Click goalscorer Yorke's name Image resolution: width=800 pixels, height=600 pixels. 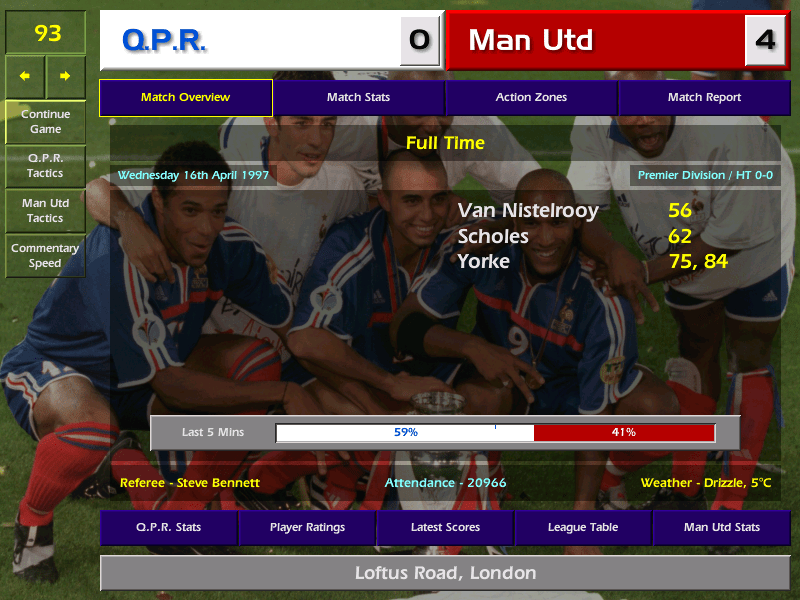point(484,262)
